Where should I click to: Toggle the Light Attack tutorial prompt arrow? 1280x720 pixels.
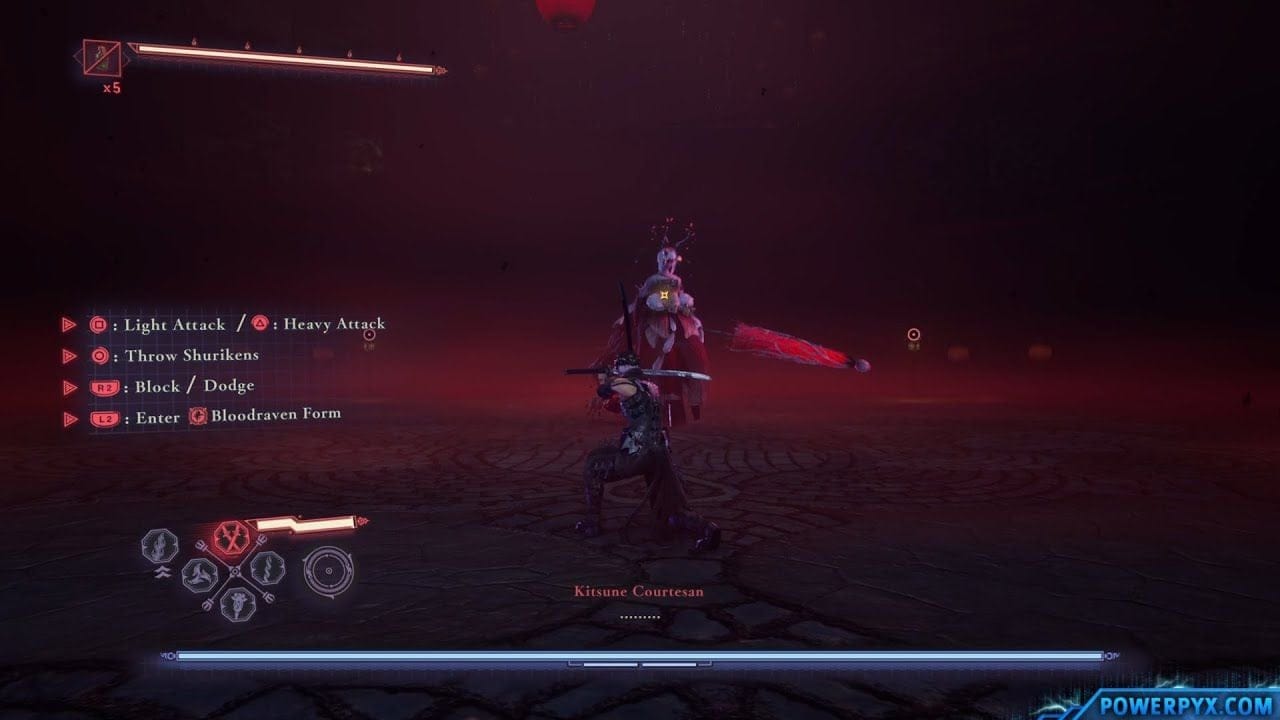coord(70,325)
